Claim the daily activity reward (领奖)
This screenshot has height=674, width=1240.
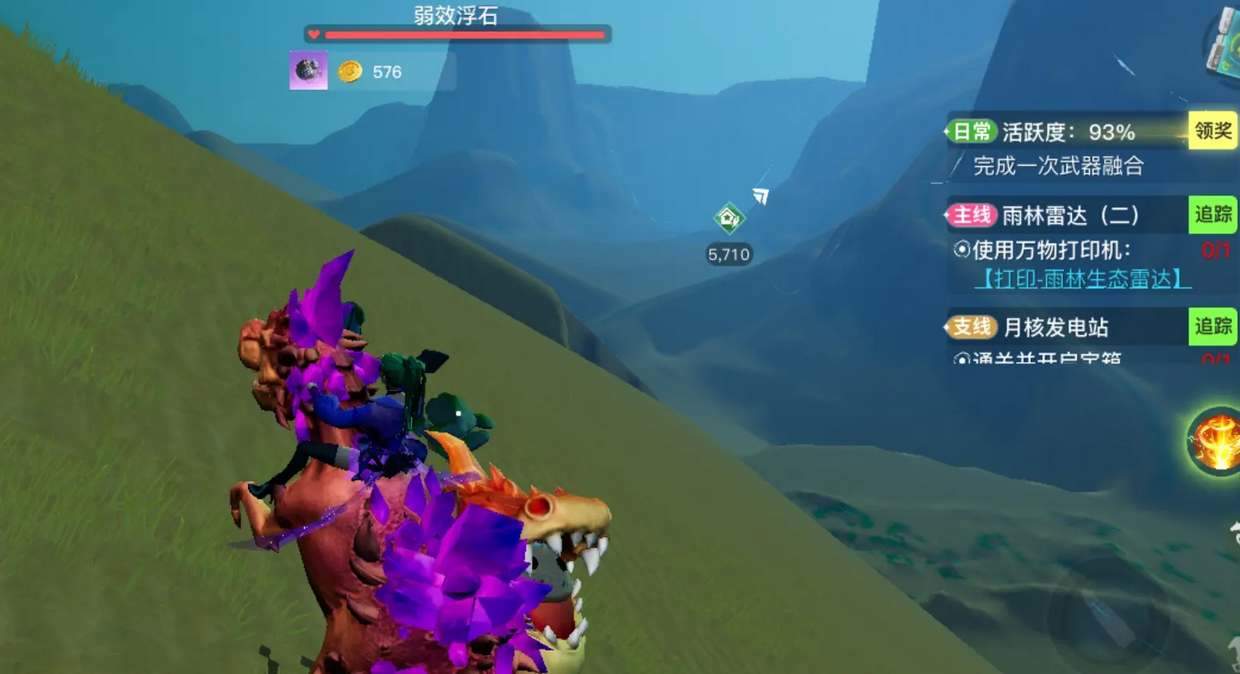pyautogui.click(x=1212, y=131)
